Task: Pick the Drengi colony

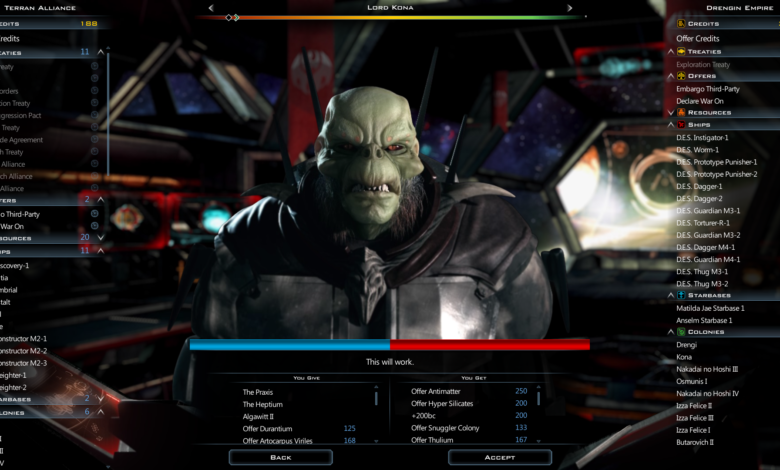Action: tap(688, 344)
